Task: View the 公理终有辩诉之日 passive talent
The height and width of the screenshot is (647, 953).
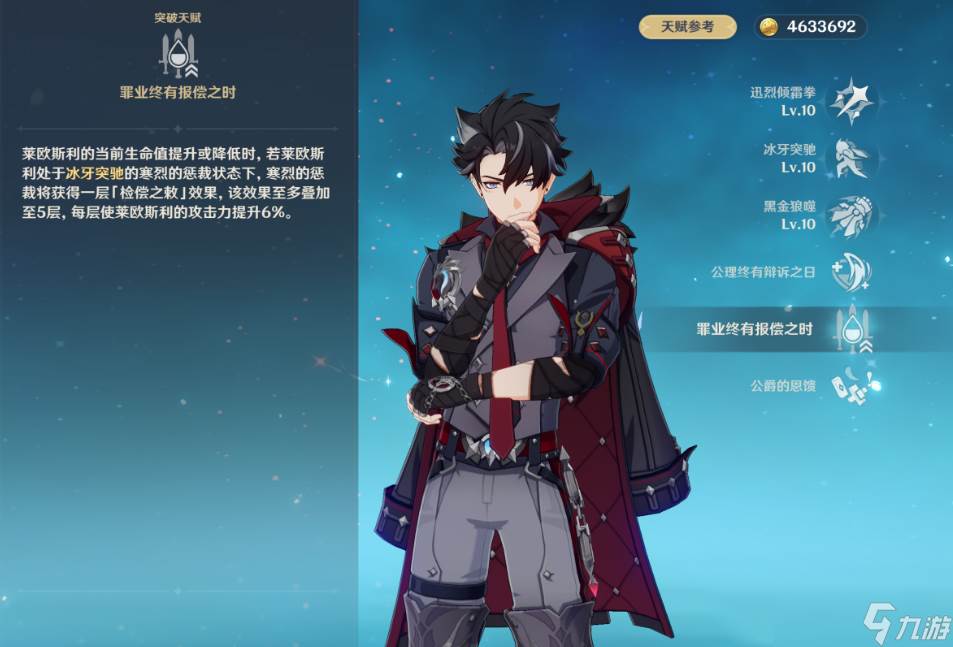Action: pos(851,272)
